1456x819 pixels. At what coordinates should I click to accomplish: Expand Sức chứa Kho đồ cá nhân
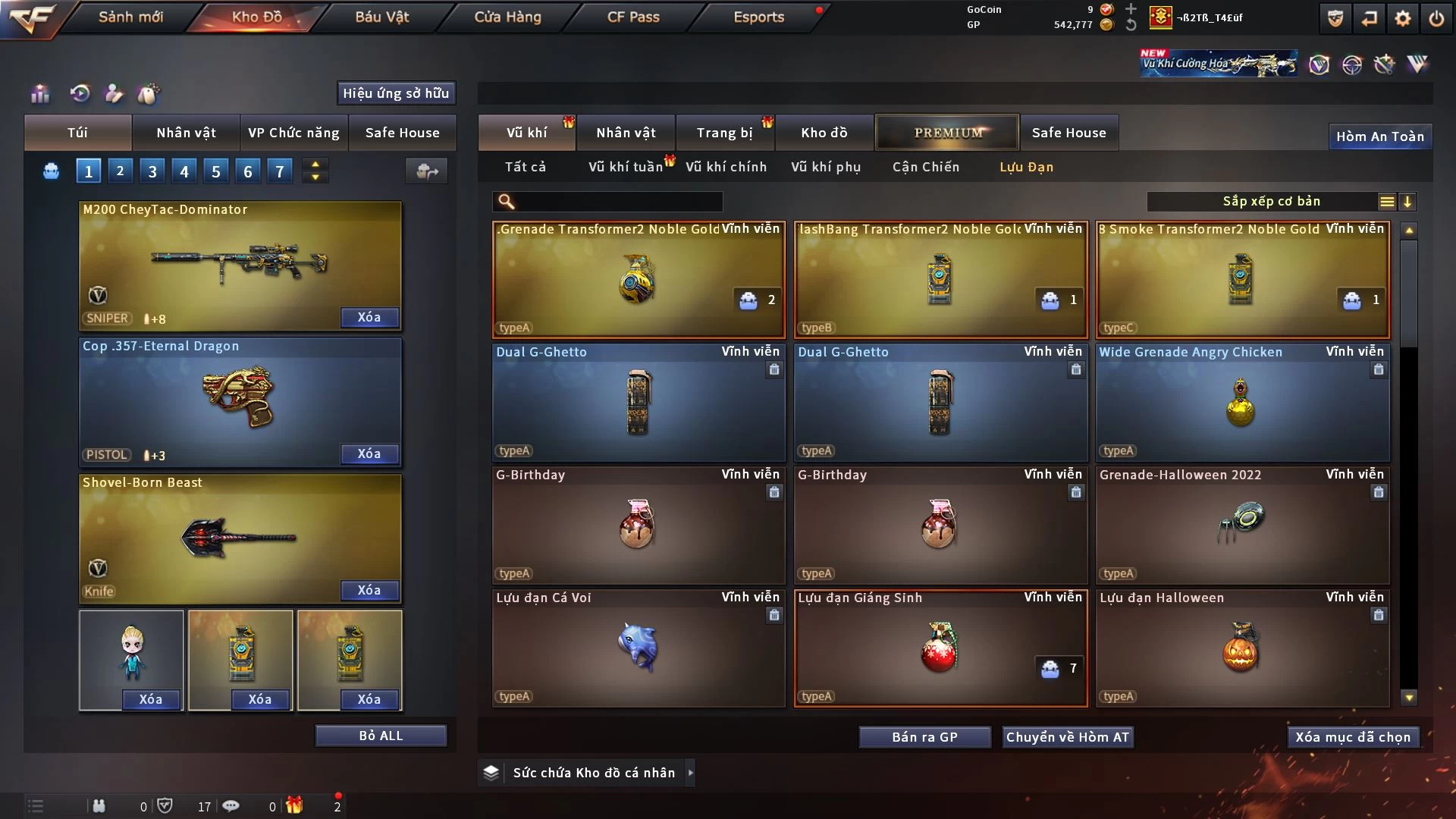[x=690, y=773]
